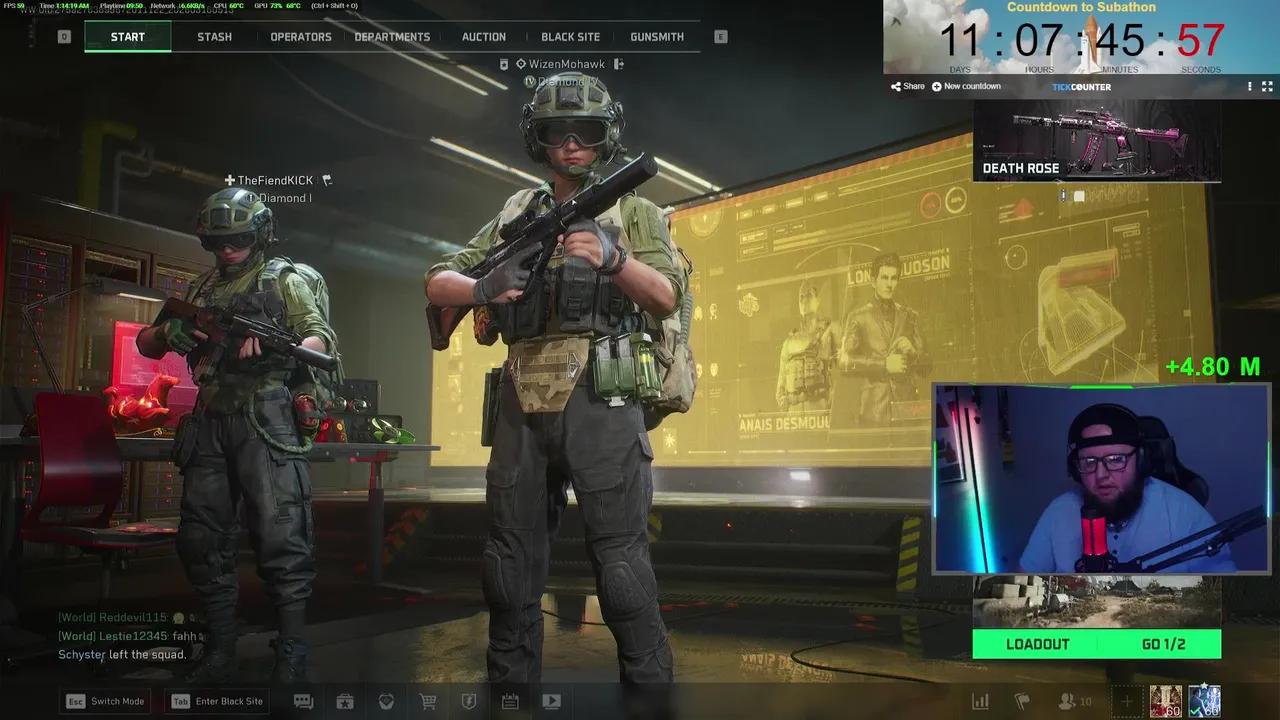Click the premium gem currency icon

(x=386, y=701)
